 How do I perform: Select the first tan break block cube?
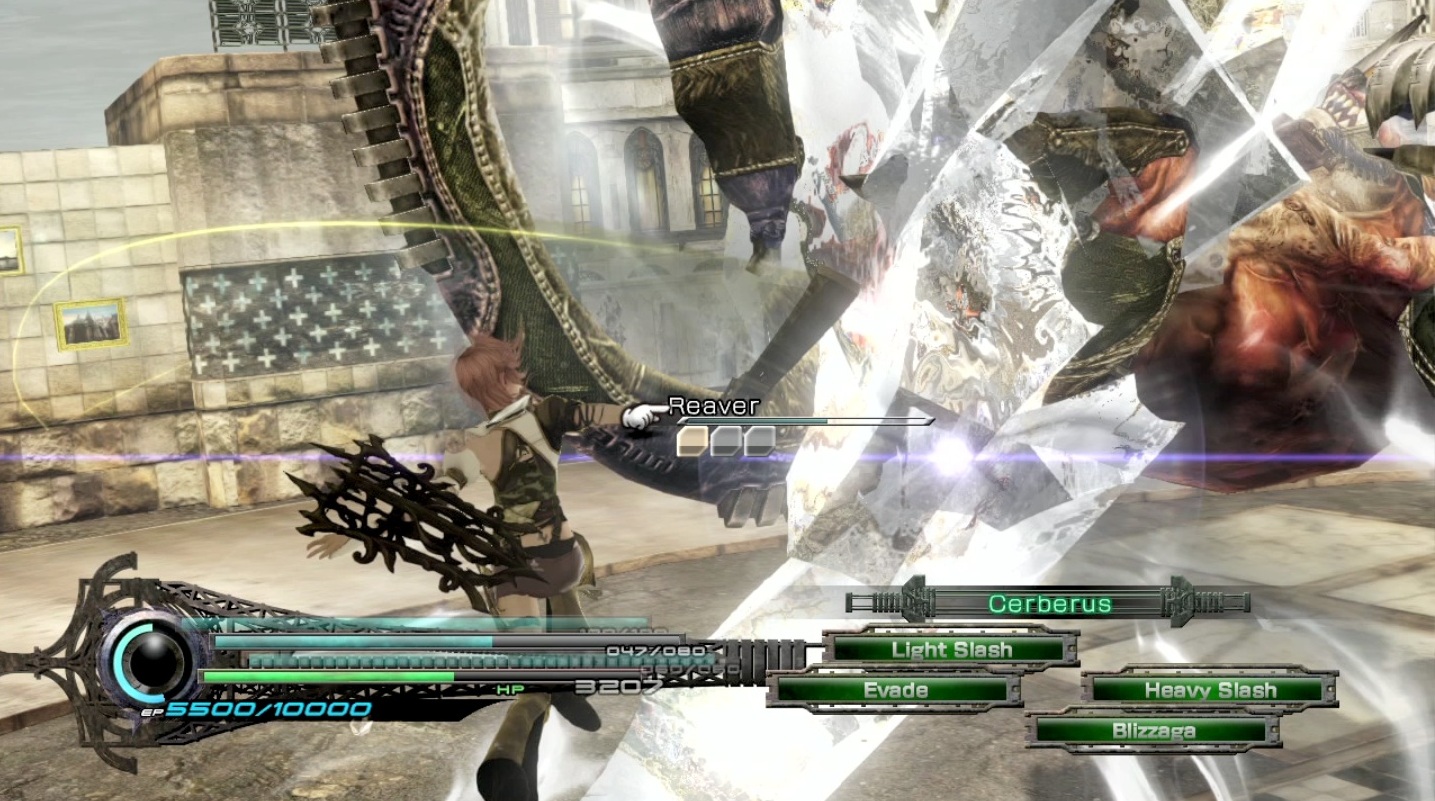click(691, 441)
